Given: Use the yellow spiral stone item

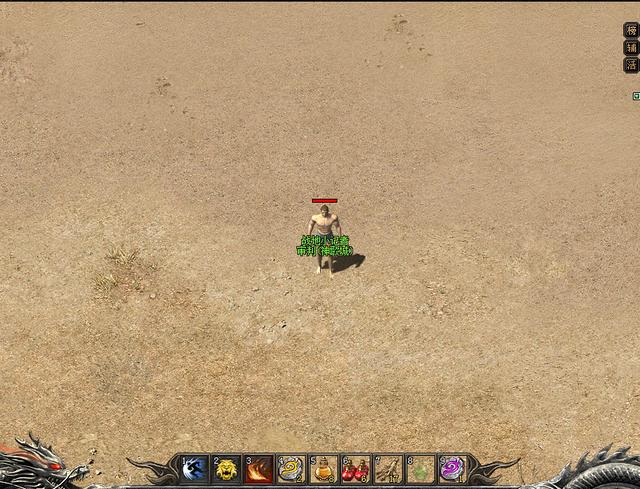Looking at the screenshot, I should (291, 469).
